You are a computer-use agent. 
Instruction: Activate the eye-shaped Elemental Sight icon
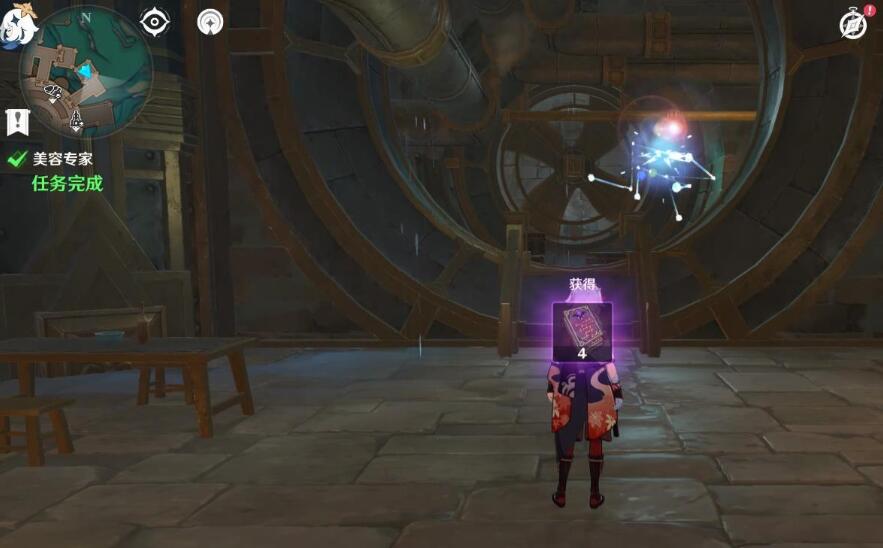tap(155, 21)
